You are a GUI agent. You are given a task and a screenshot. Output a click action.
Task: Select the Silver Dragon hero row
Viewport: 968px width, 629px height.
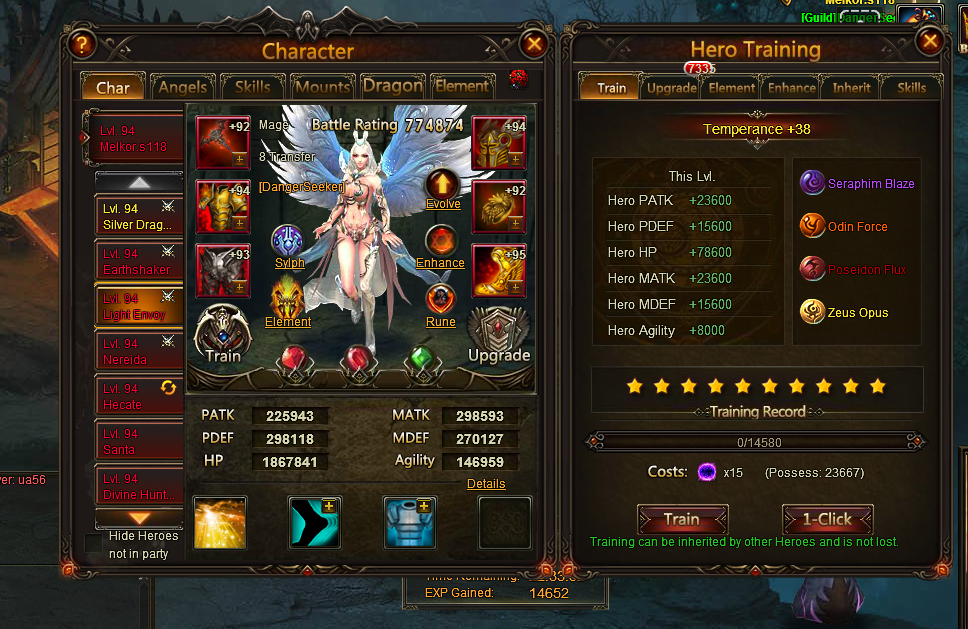[x=139, y=216]
